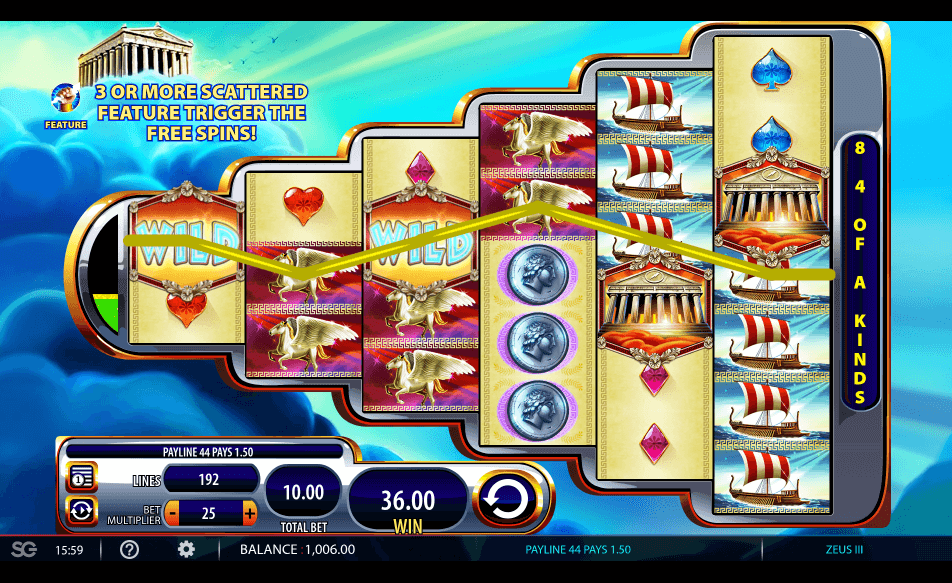
Task: Decrease the bet multiplier with the minus button
Action: (x=172, y=513)
